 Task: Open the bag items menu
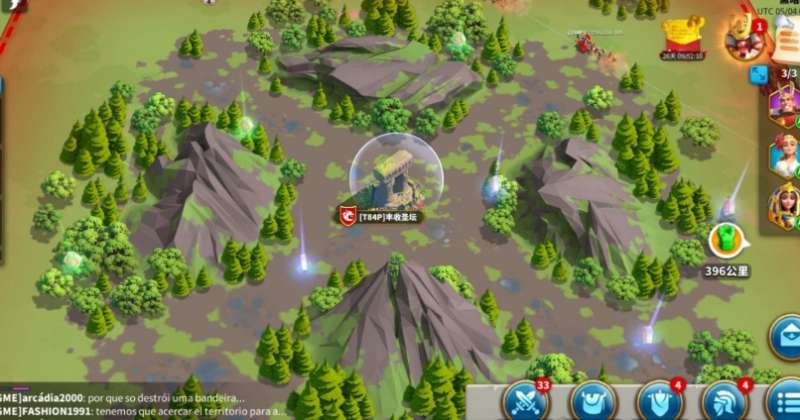[x=593, y=401]
